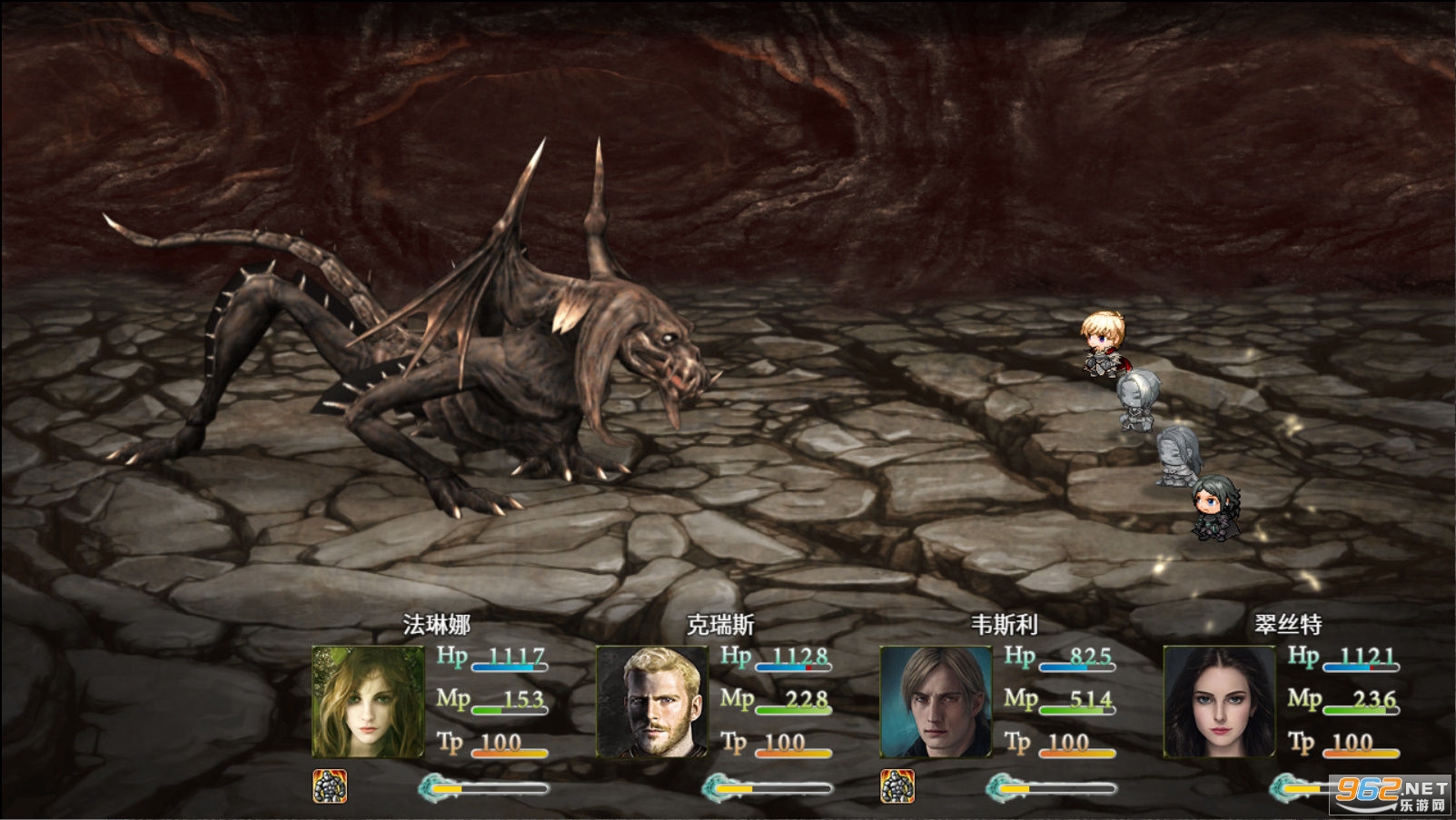Select 法琳娜's portrait
Image resolution: width=1456 pixels, height=820 pixels.
(368, 701)
